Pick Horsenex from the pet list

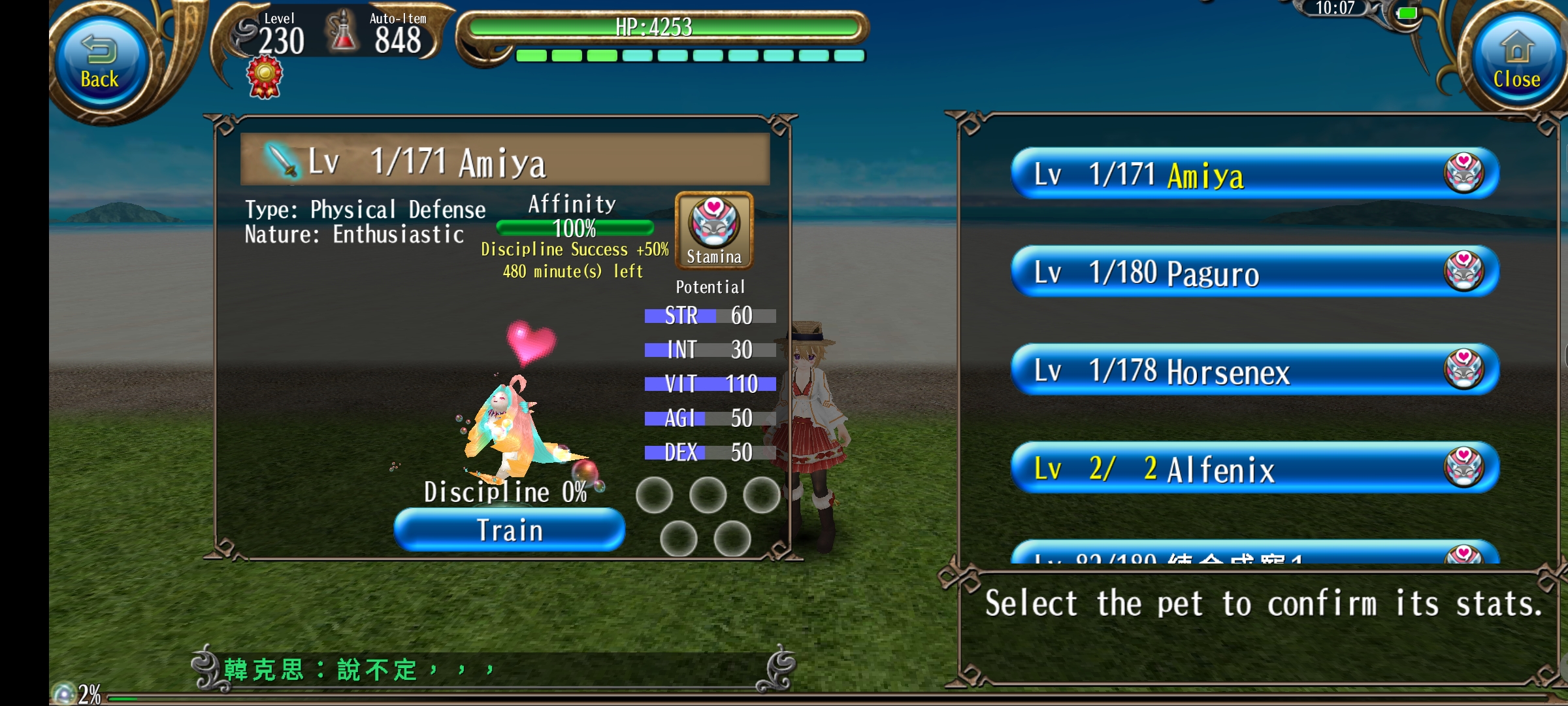tap(1254, 370)
